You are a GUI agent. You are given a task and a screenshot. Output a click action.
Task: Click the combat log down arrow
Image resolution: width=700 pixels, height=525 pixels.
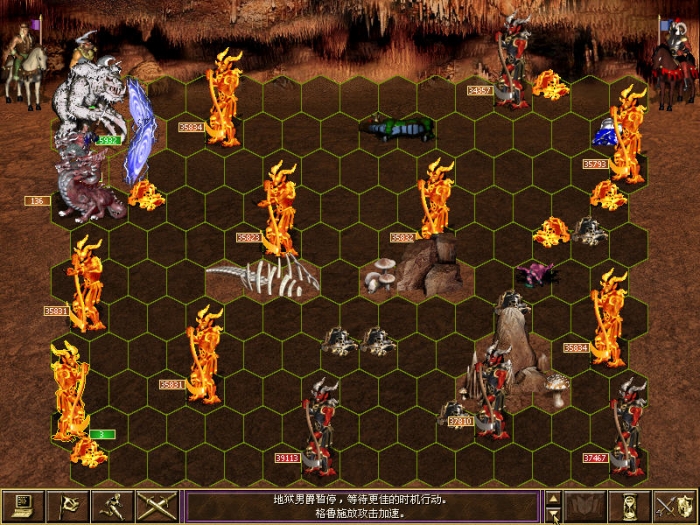[552, 515]
